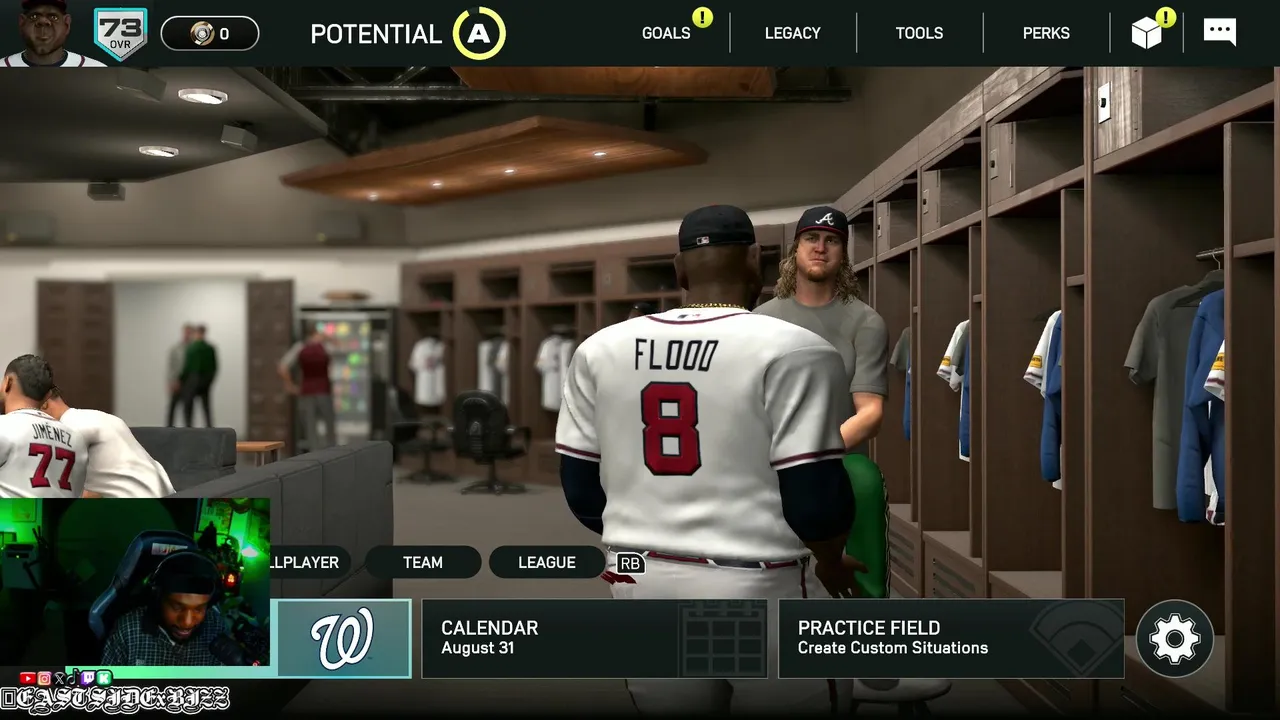The height and width of the screenshot is (720, 1280).
Task: Switch to the League tab
Action: (546, 562)
